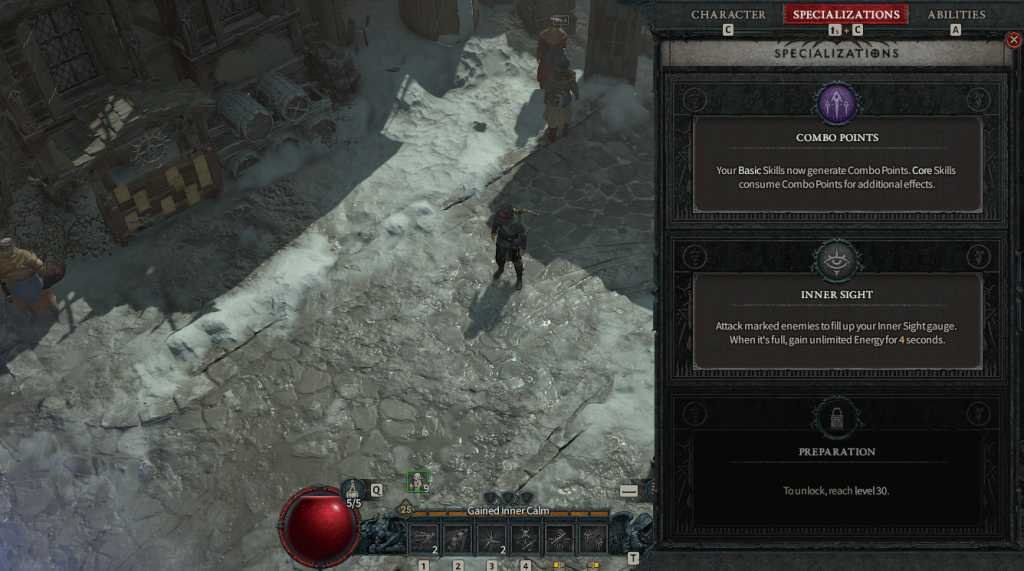This screenshot has height=571, width=1024.
Task: Close the Specializations panel
Action: pos(1014,41)
